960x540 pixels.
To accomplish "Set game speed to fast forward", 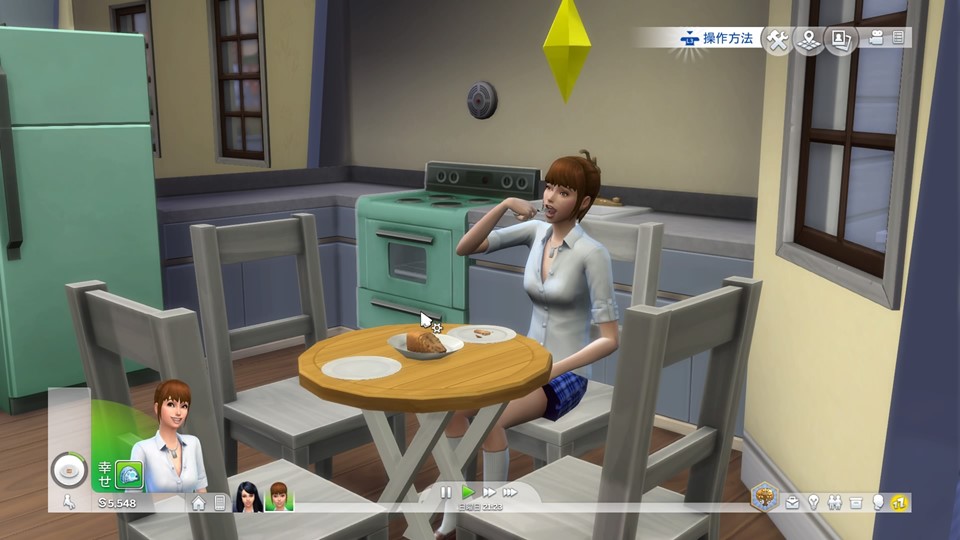I will point(489,492).
